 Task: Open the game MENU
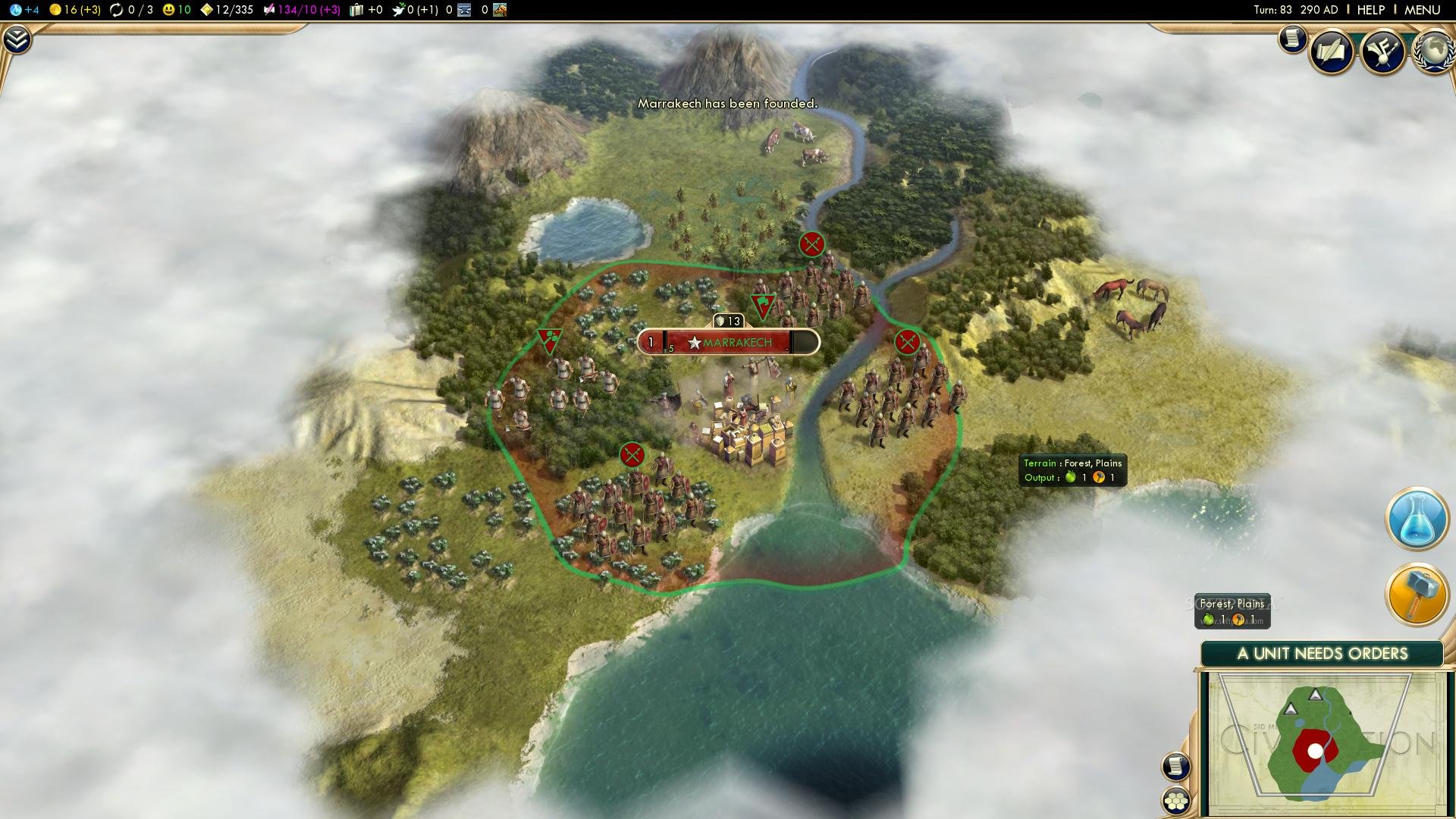pyautogui.click(x=1422, y=10)
